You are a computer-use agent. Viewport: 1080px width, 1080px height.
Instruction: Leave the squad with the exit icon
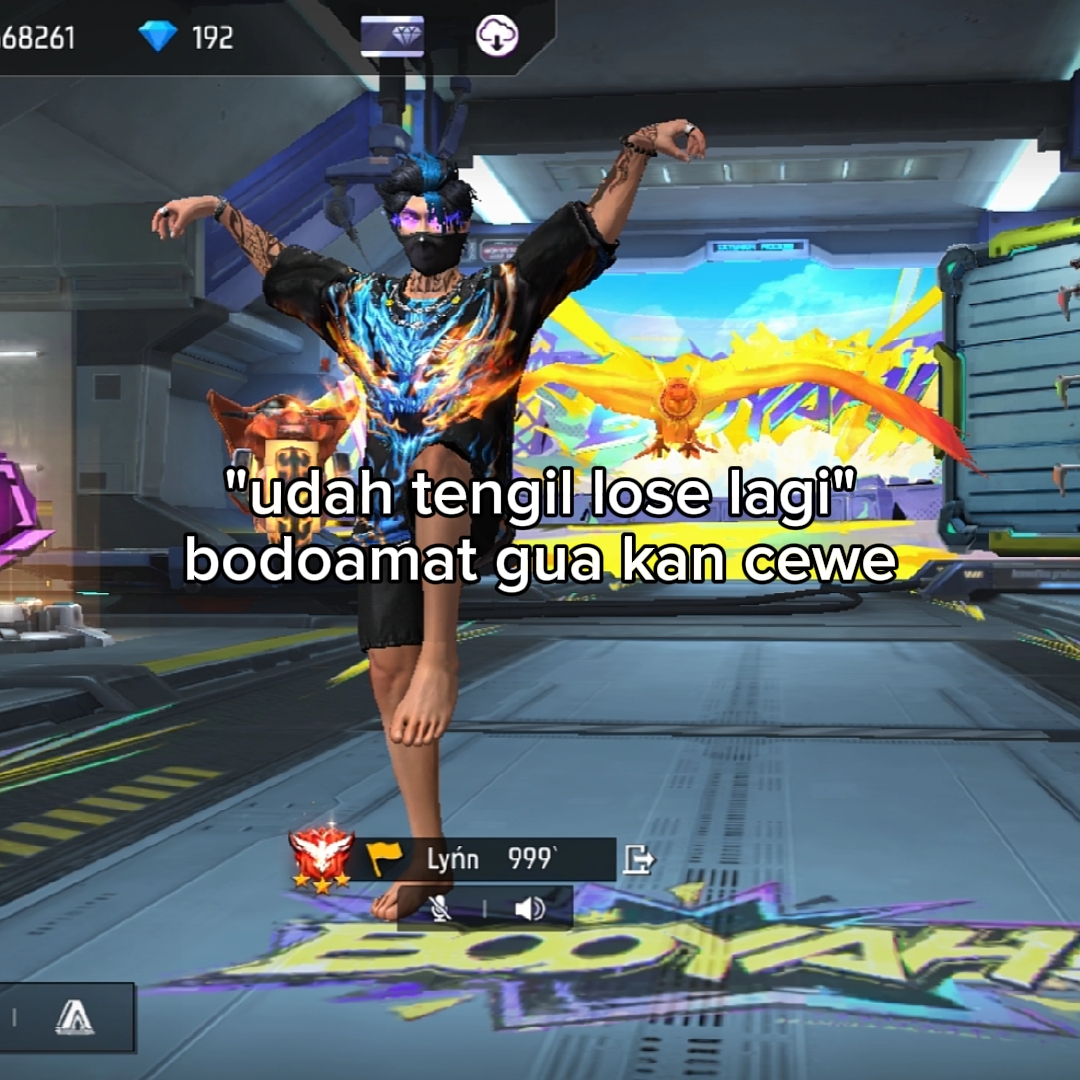tap(638, 859)
